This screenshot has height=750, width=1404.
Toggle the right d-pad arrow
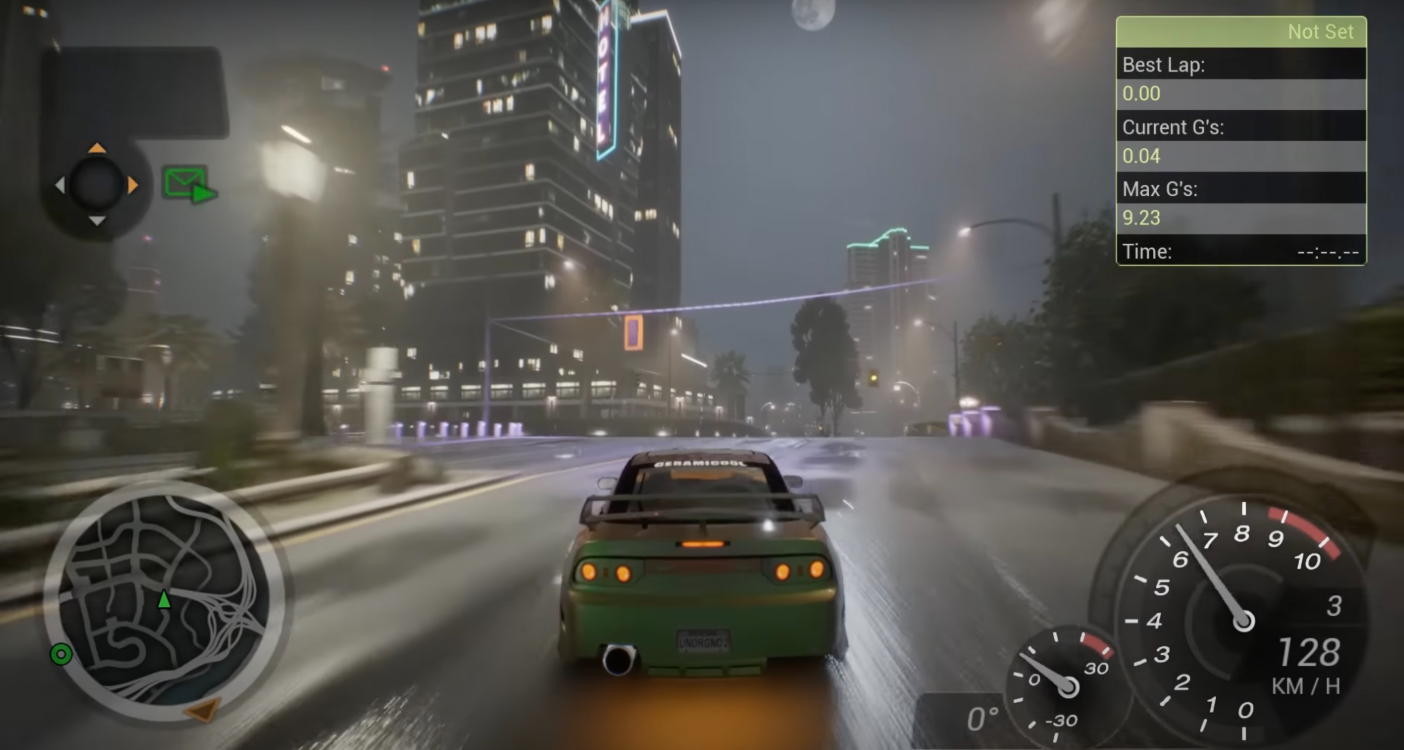(134, 185)
